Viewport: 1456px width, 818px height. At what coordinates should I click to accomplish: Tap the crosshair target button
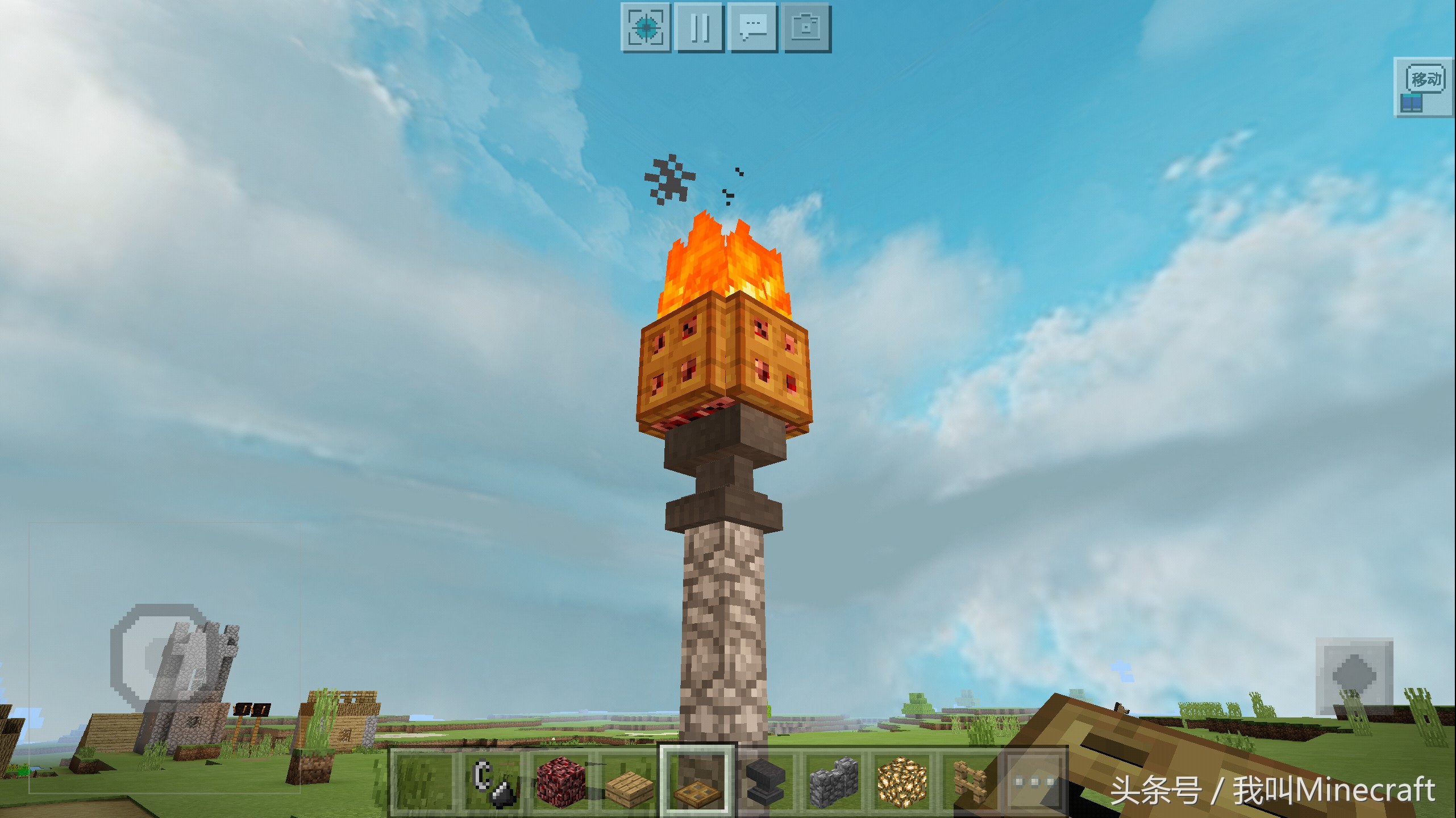click(x=646, y=27)
